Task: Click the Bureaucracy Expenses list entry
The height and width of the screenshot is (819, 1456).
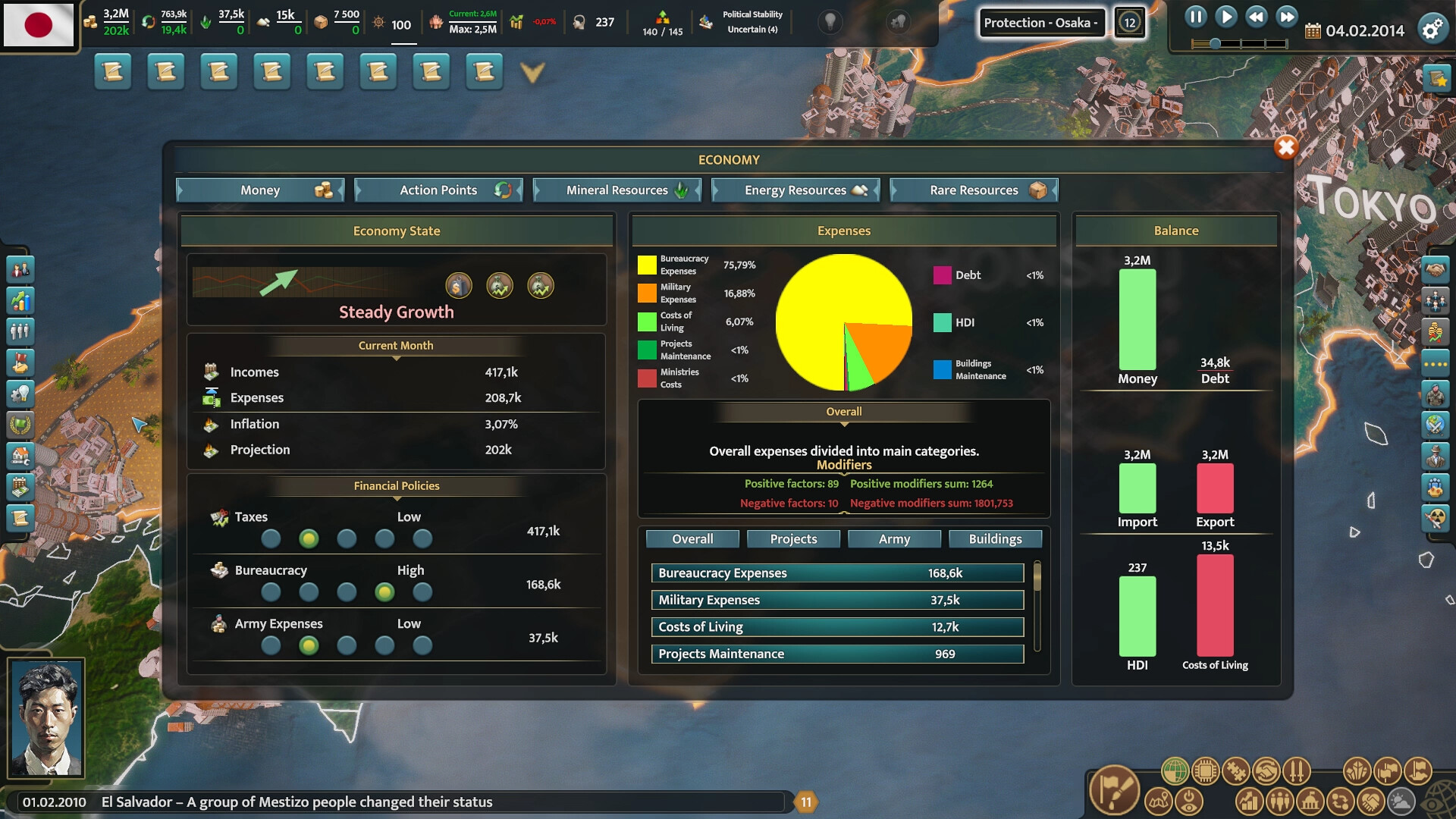Action: (x=836, y=573)
